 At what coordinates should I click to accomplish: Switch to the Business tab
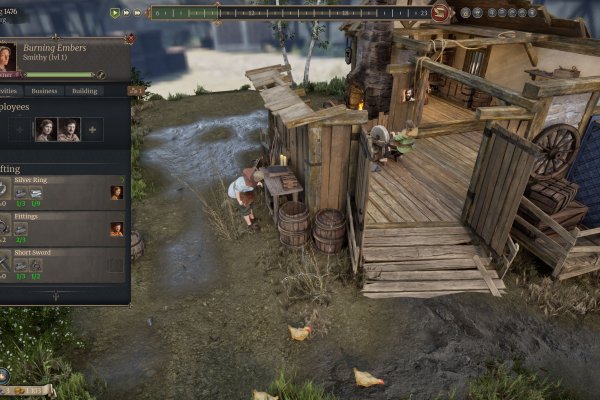coord(44,91)
